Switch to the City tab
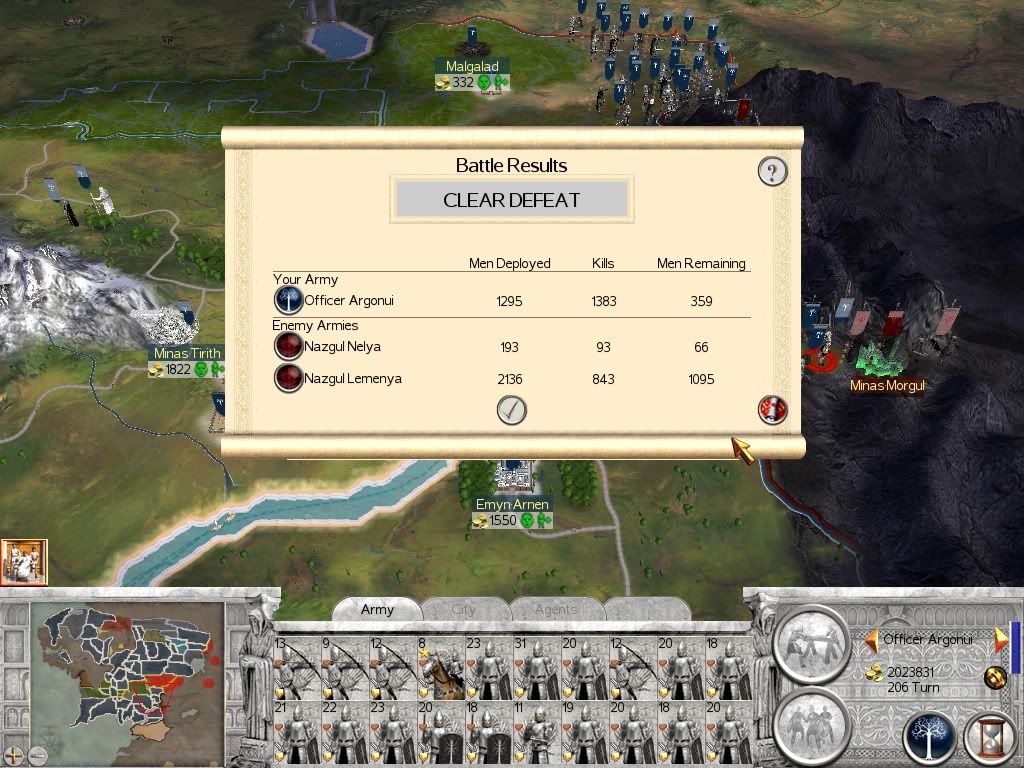This screenshot has height=768, width=1024. (464, 609)
